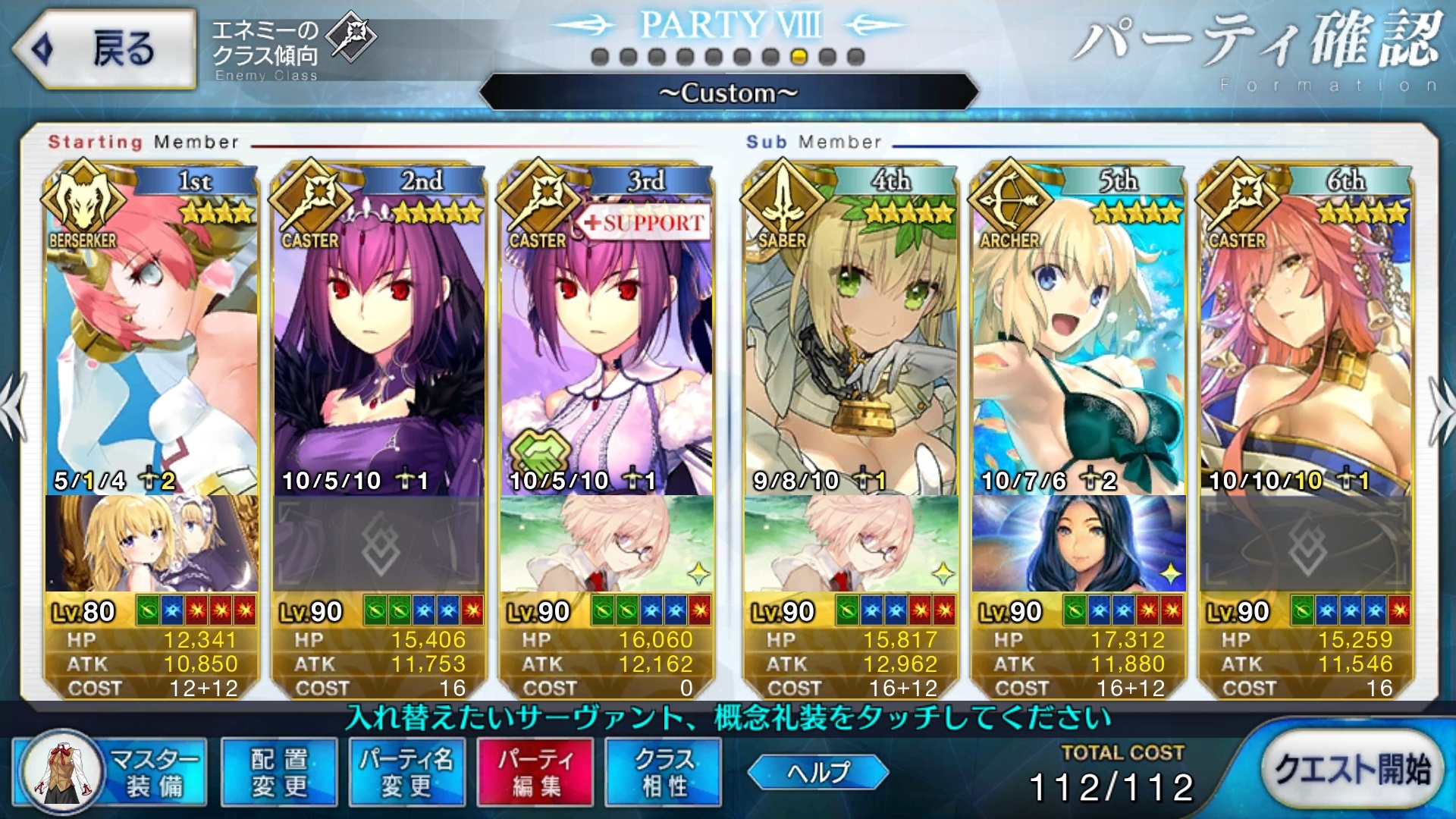Show class affinity chart (クラス相性)
The image size is (1456, 819).
[664, 772]
